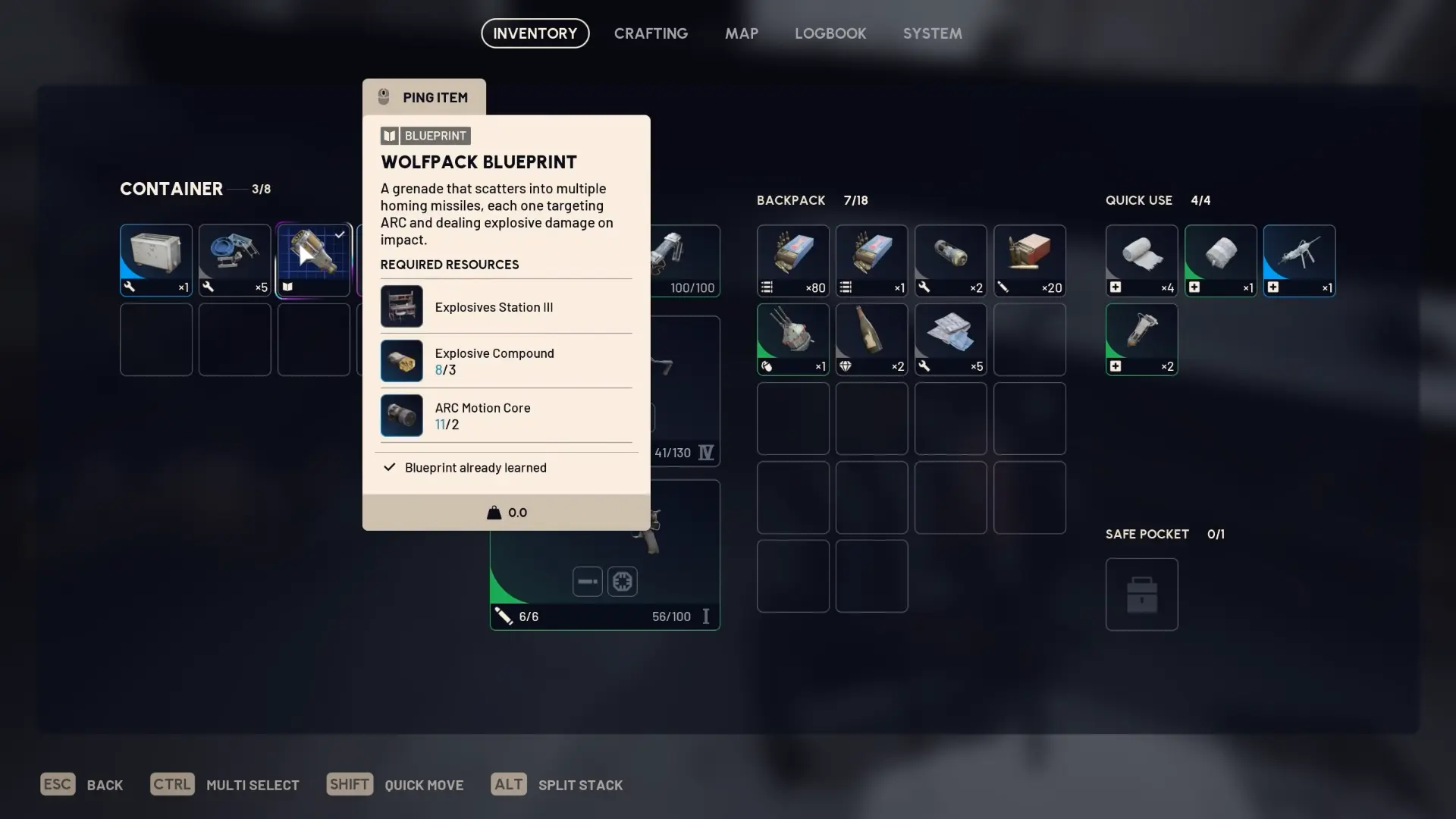The height and width of the screenshot is (819, 1456).
Task: Pick the x2 injector in quick use
Action: pyautogui.click(x=1141, y=339)
